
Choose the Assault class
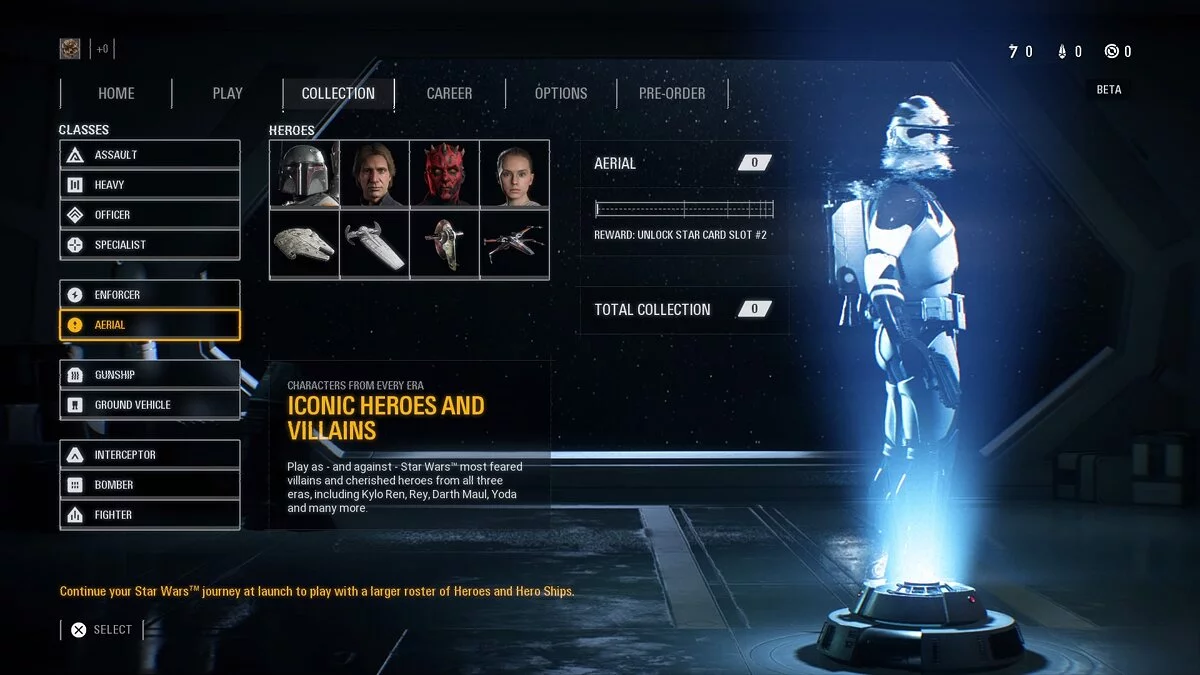click(x=150, y=155)
